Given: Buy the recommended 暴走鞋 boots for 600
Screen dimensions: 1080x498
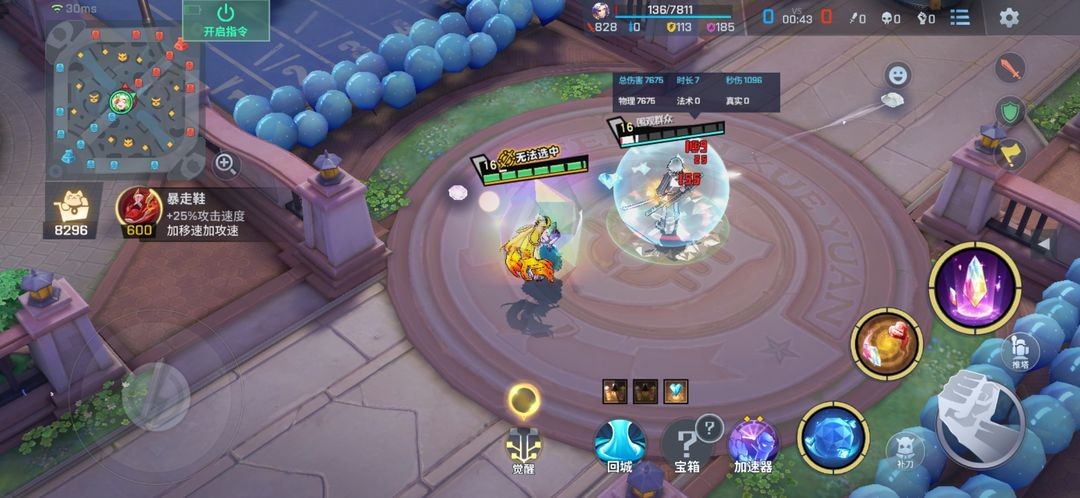Looking at the screenshot, I should [x=139, y=212].
